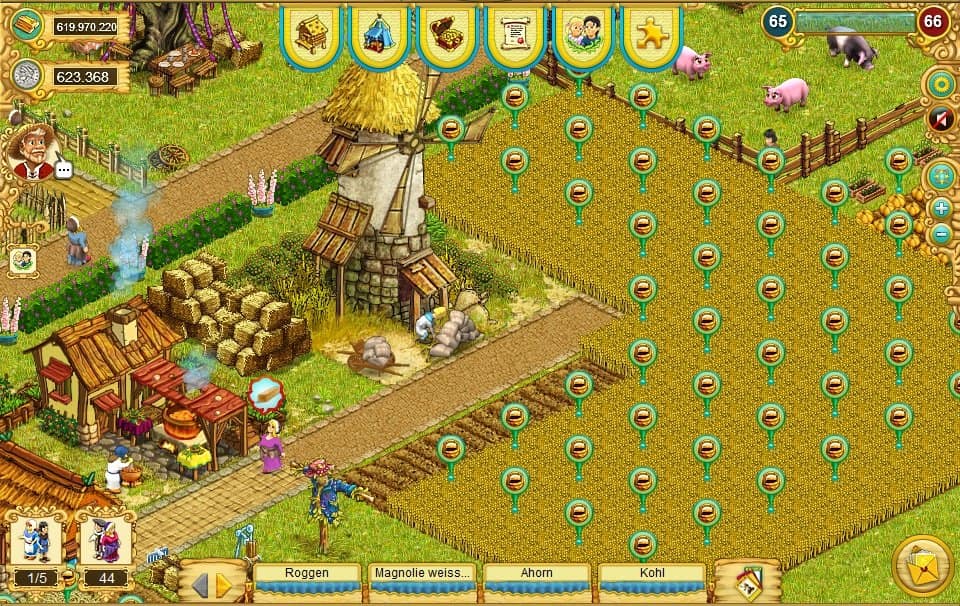Open the chat speech bubble

coord(65,170)
